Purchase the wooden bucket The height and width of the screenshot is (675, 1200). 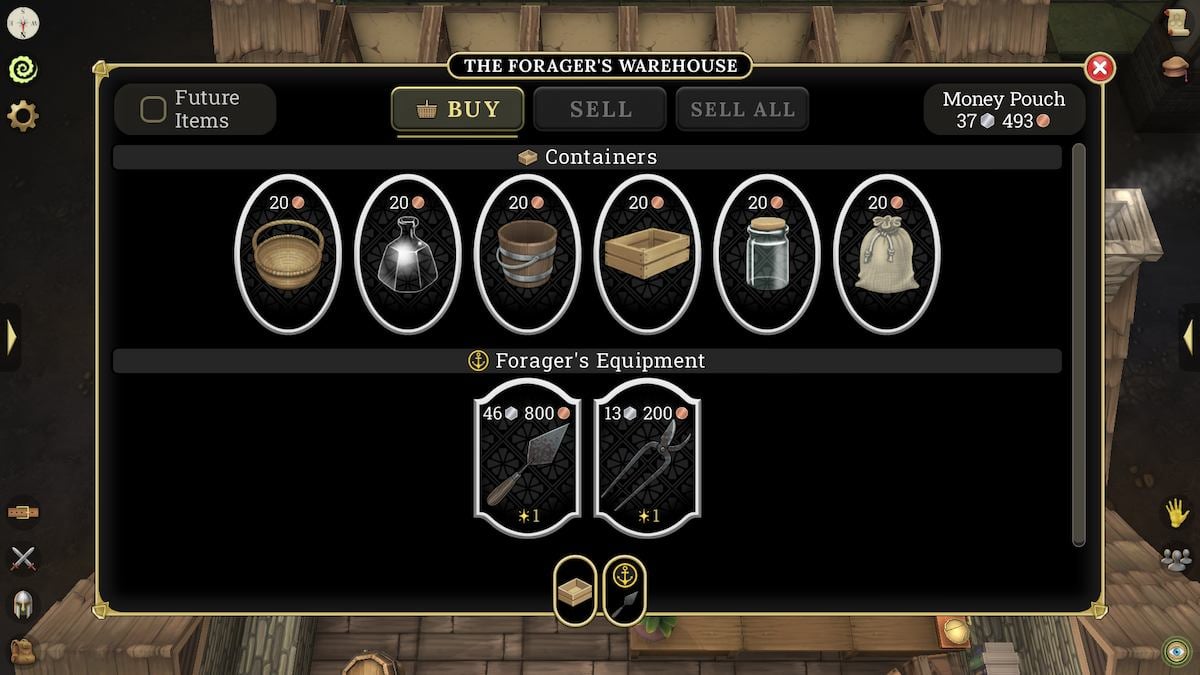coord(527,254)
